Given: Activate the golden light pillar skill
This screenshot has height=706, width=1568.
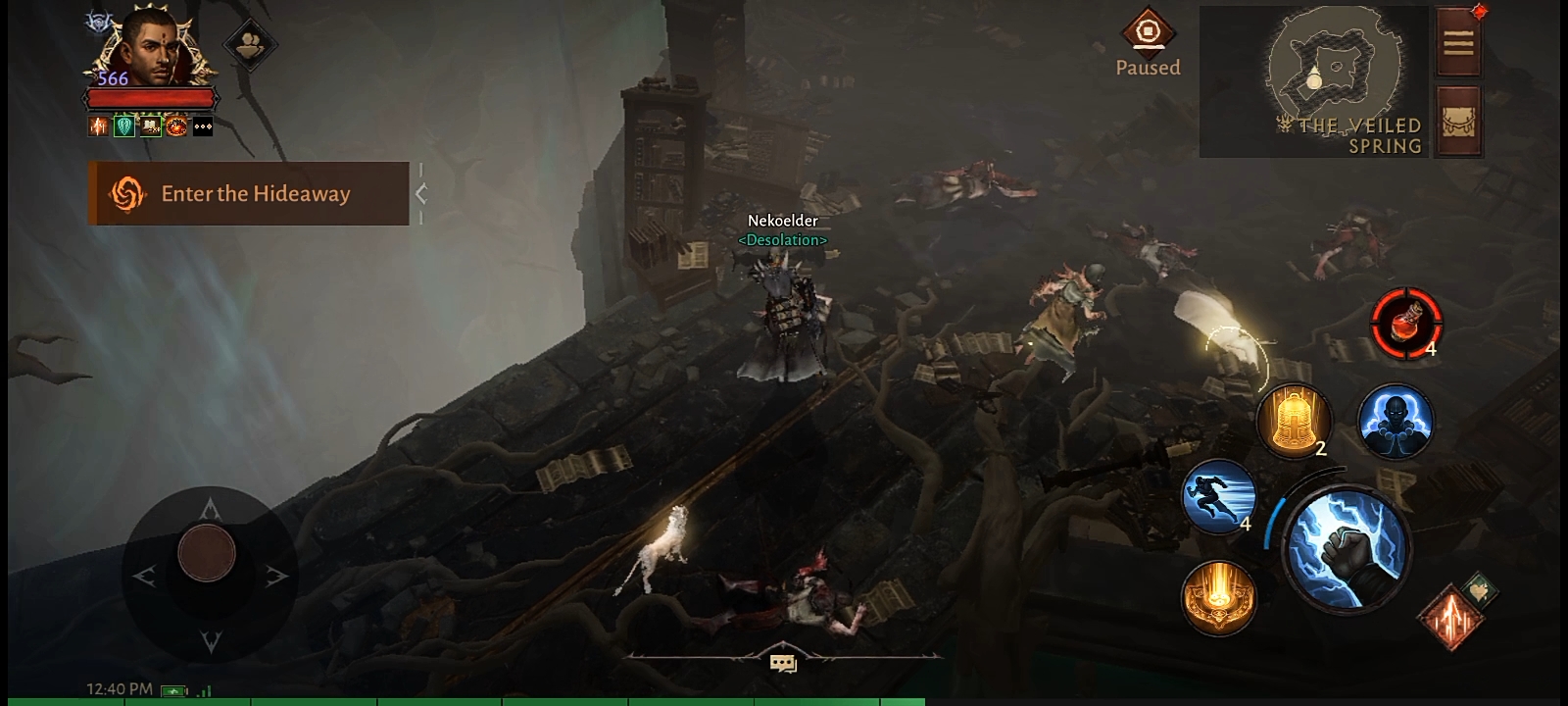Looking at the screenshot, I should tap(1219, 594).
